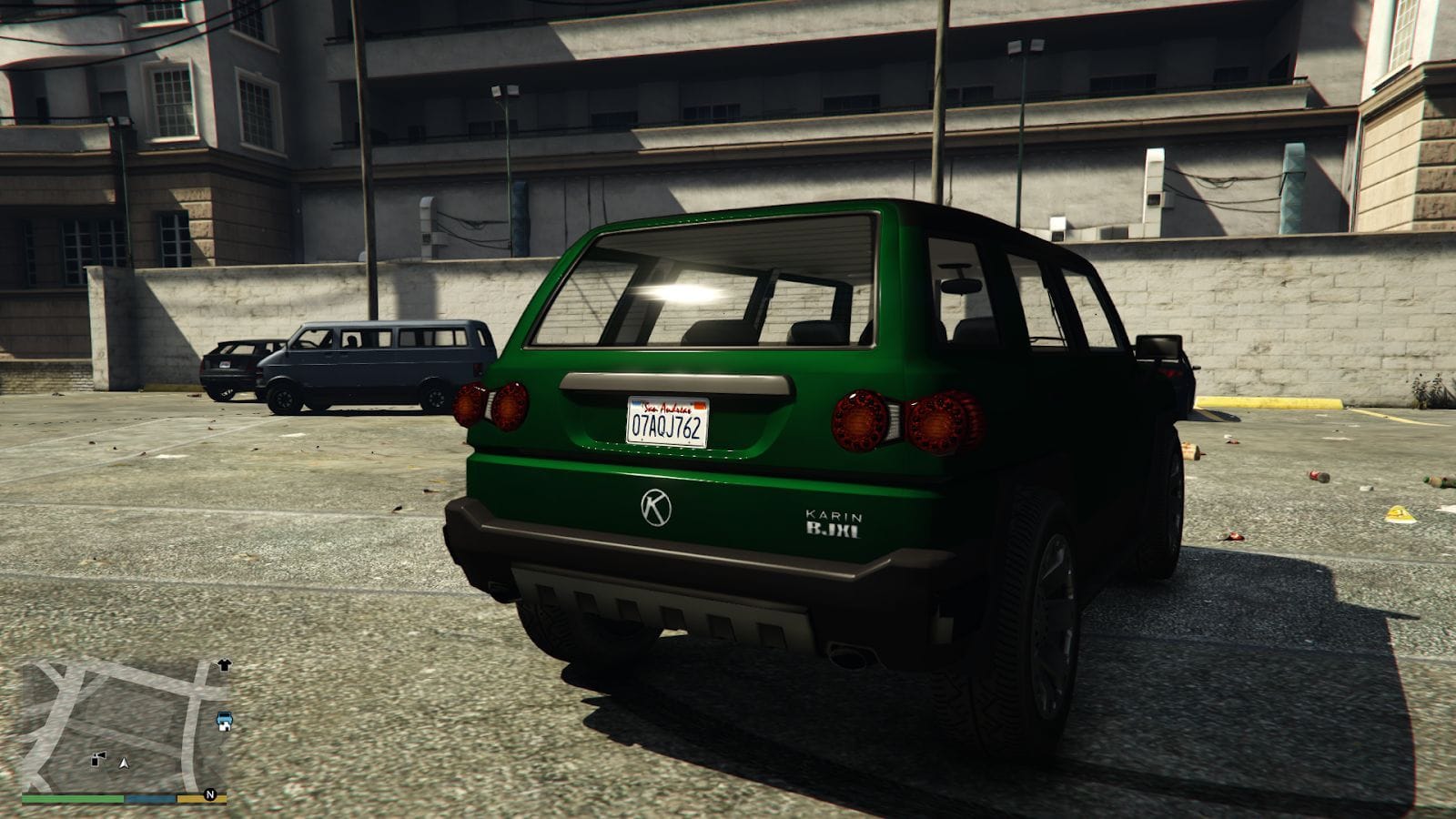Select the N compass indicator on the minimap
The image size is (1456, 819).
[211, 794]
